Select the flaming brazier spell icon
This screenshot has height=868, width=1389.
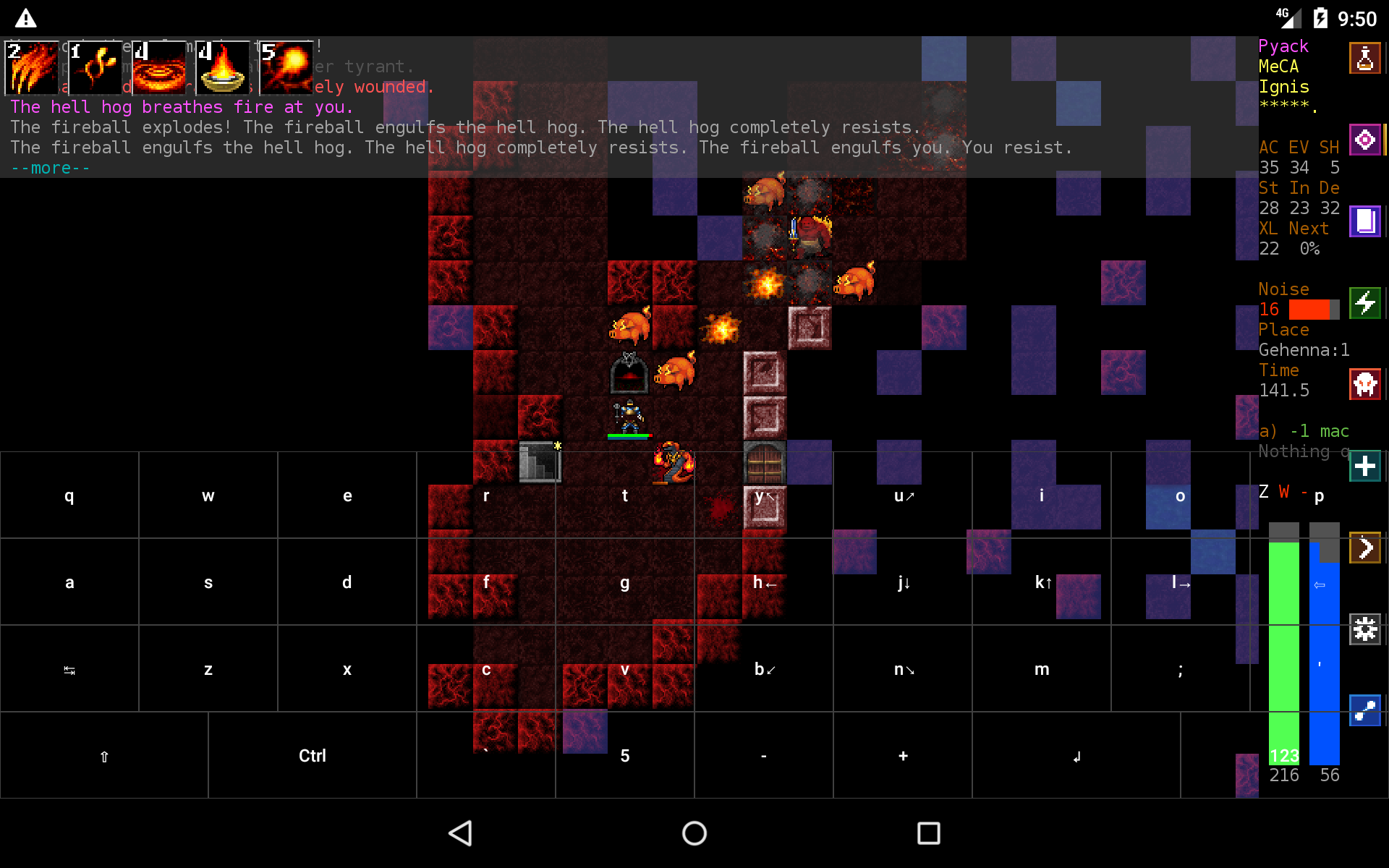coord(223,68)
